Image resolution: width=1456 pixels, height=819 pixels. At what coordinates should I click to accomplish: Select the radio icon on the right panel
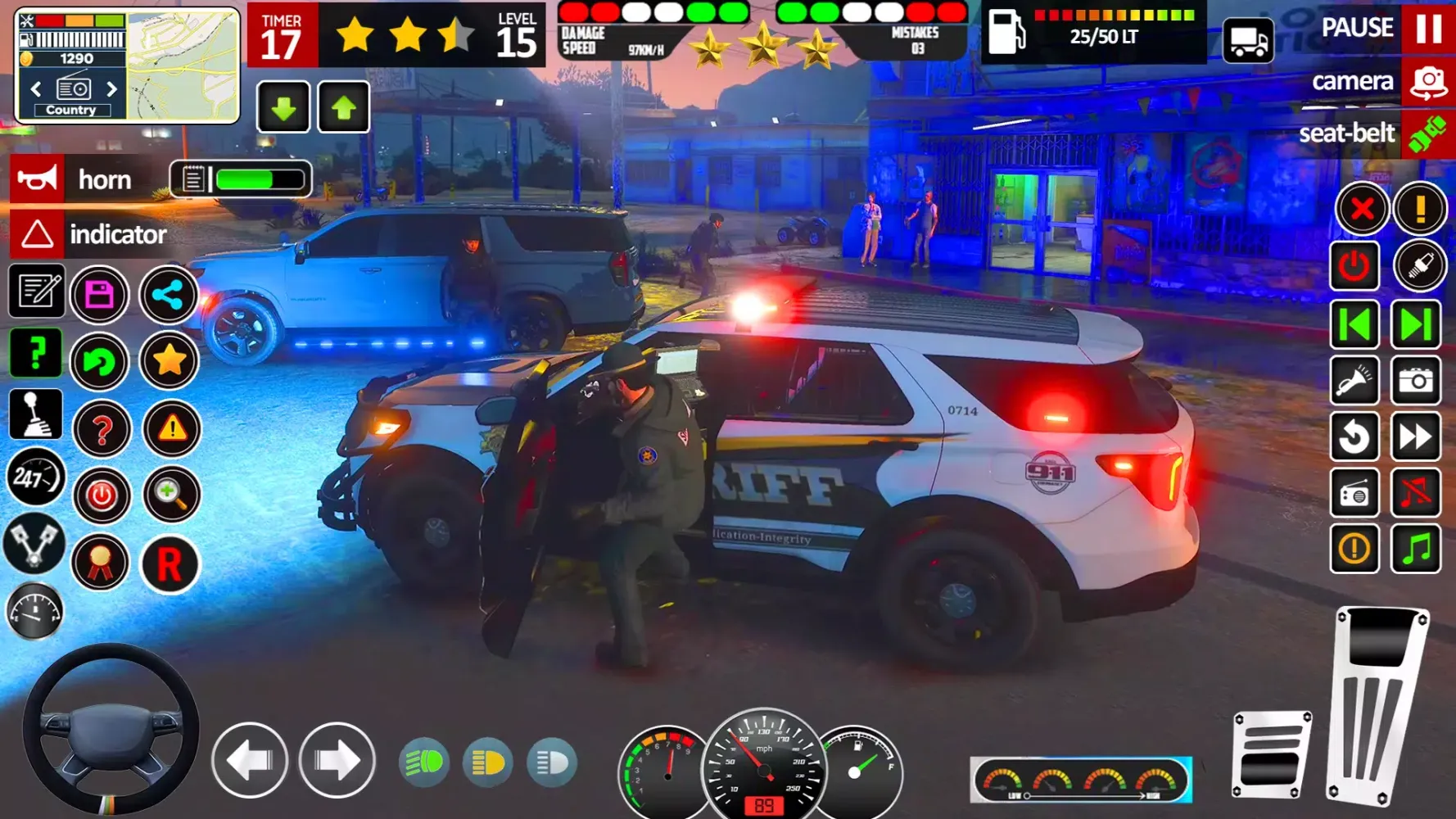pos(1355,495)
